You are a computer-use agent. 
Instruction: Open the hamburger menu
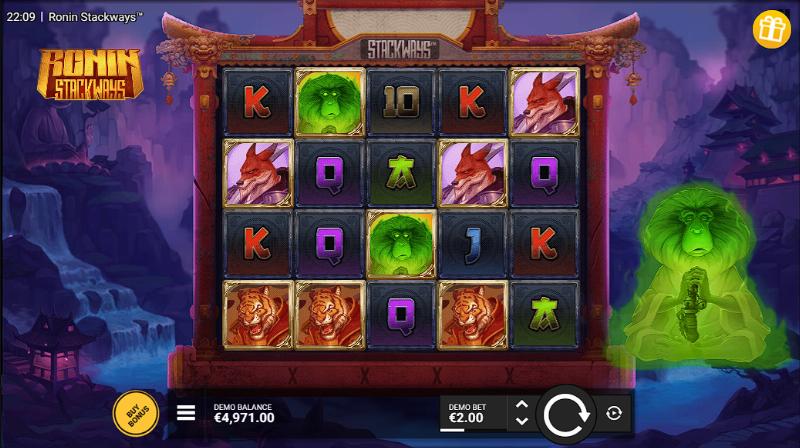(186, 412)
